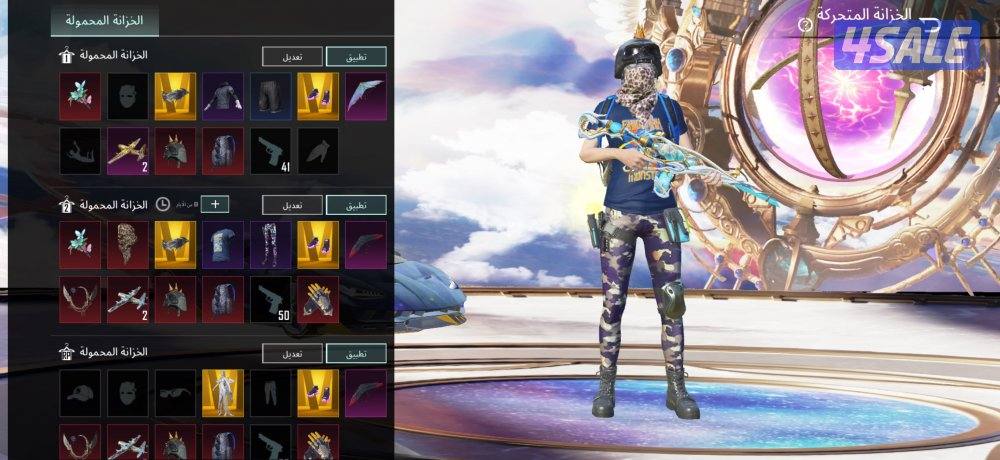Select the empty glasses slot
The image size is (1000, 460).
point(175,391)
